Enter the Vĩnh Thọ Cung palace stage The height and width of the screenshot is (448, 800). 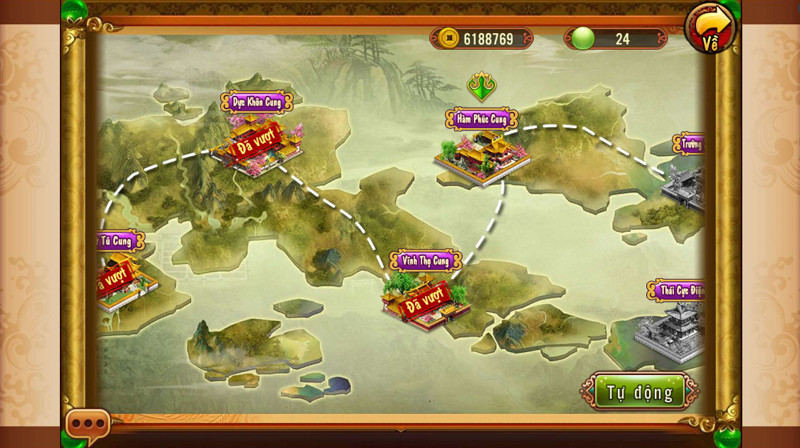424,296
